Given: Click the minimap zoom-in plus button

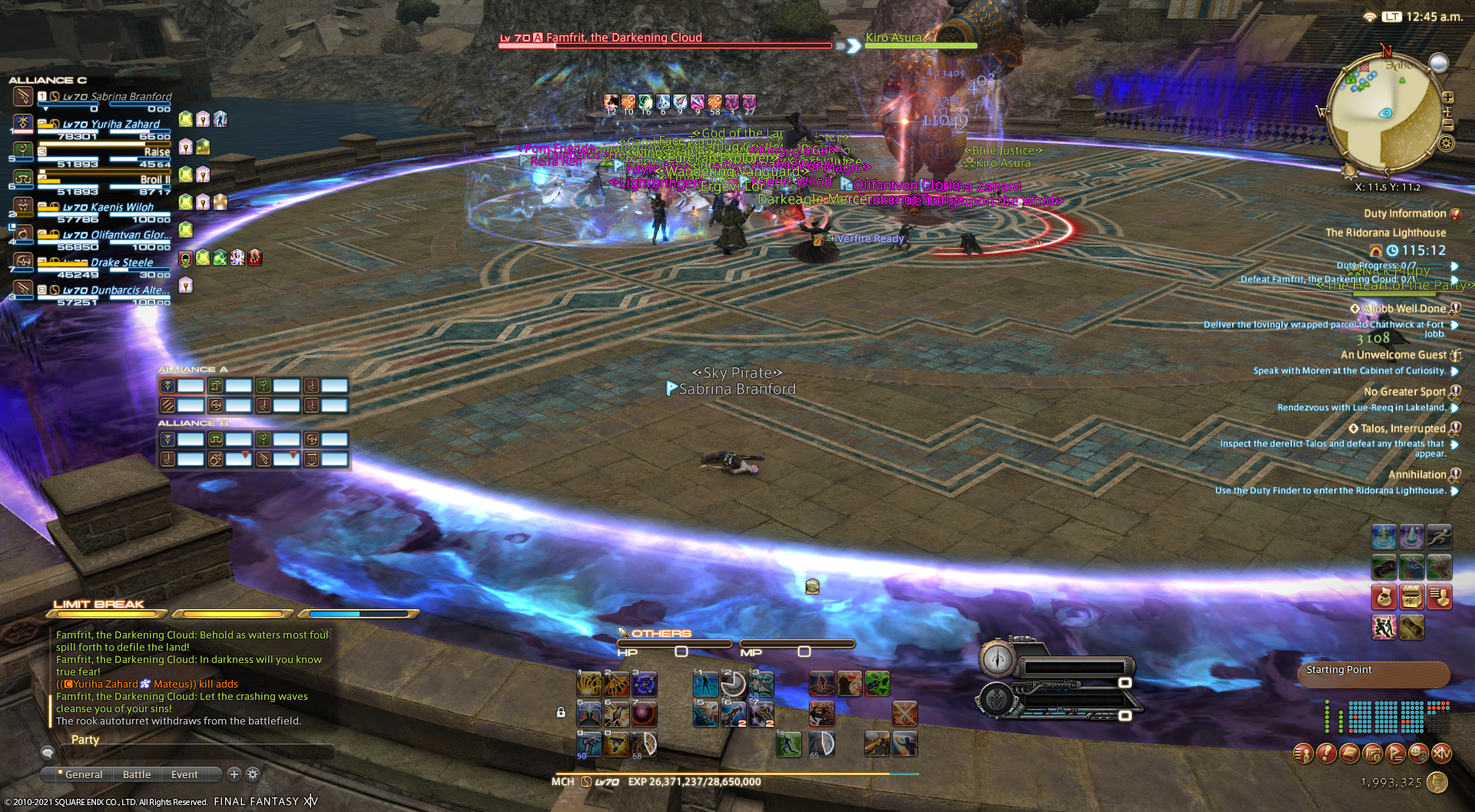Looking at the screenshot, I should (x=1448, y=98).
